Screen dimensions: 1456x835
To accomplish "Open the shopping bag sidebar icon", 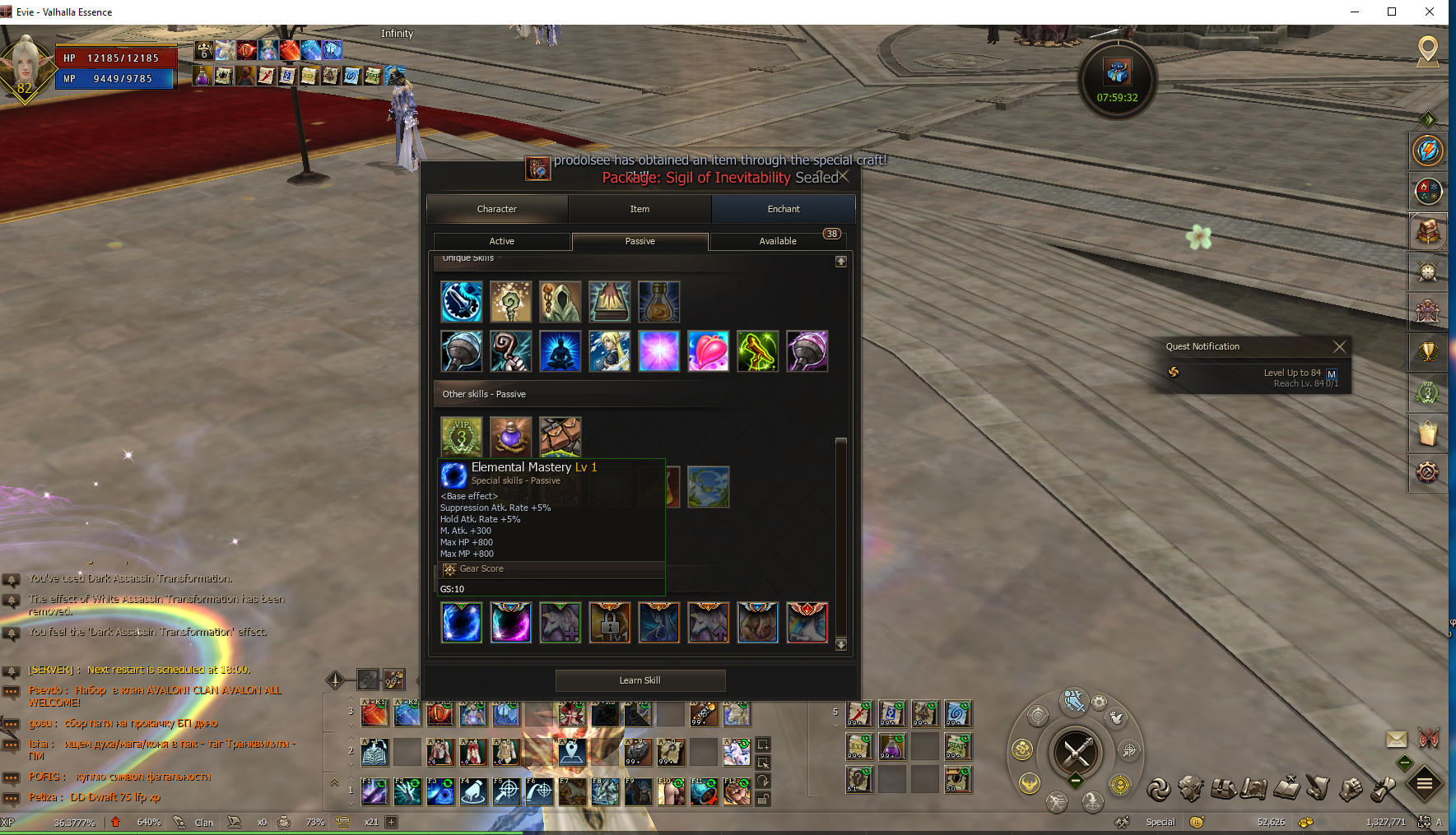I will coord(1428,432).
